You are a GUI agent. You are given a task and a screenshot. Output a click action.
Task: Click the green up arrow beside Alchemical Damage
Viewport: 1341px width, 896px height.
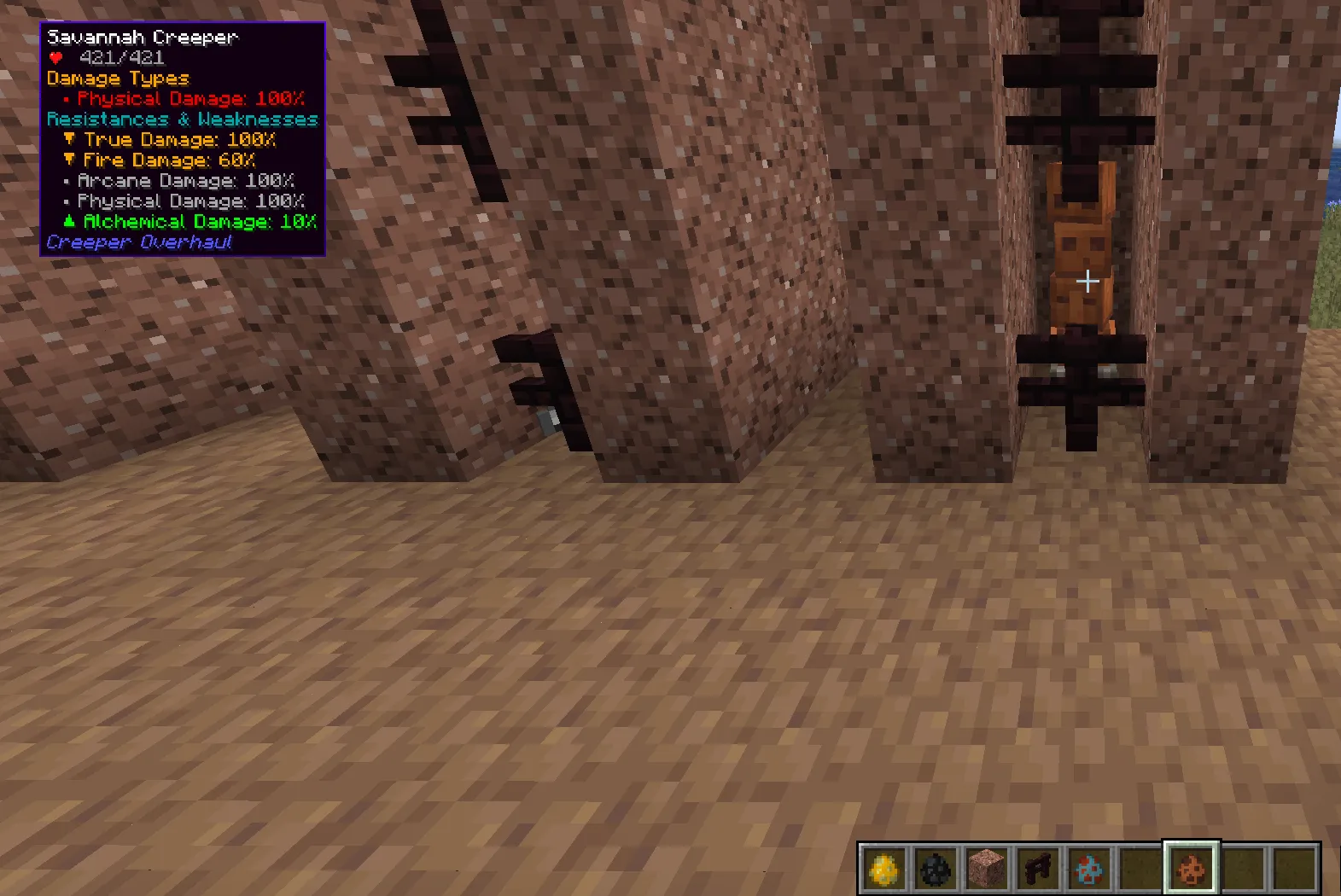(x=70, y=221)
